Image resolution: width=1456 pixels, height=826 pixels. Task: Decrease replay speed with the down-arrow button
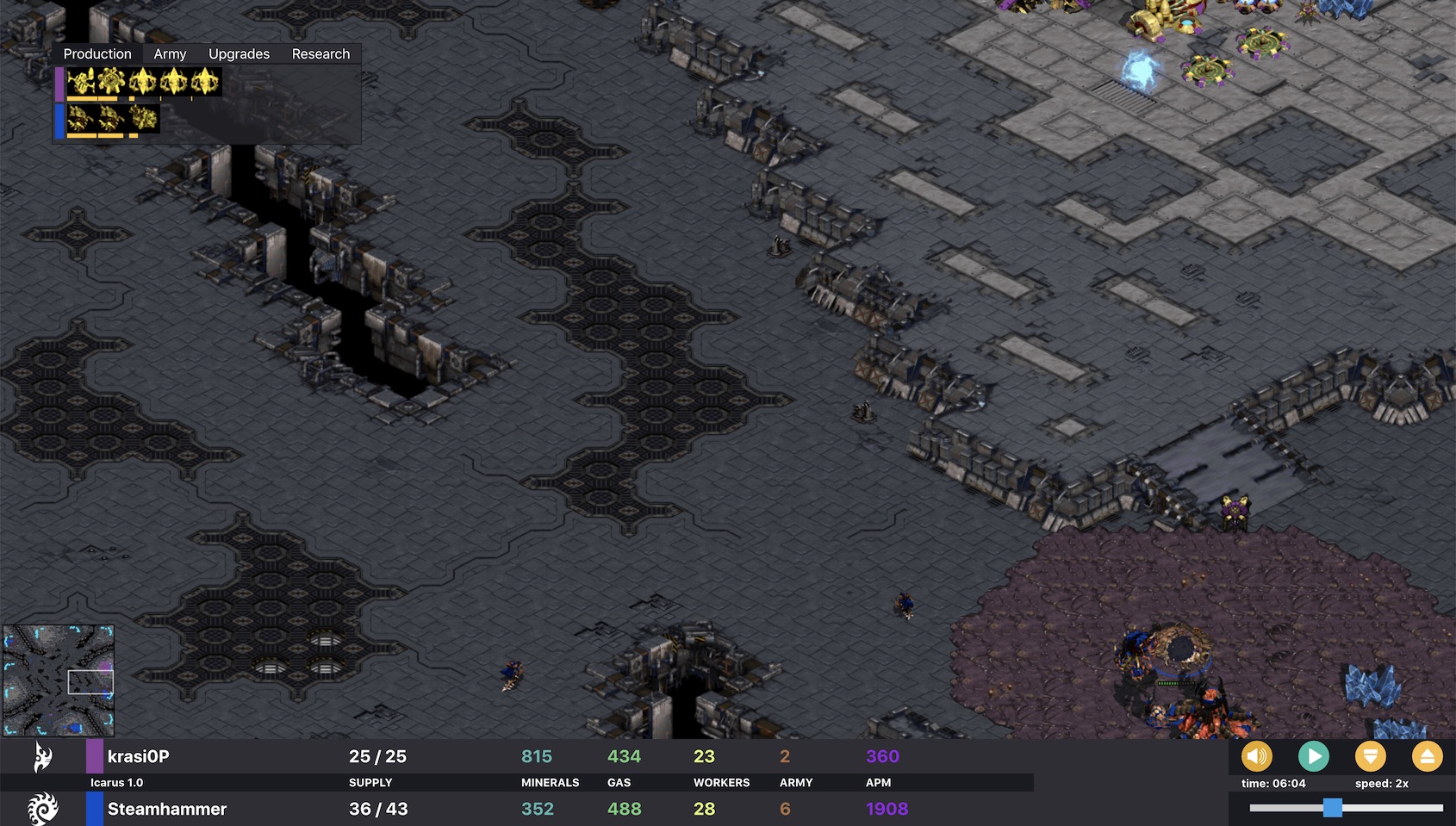1370,757
